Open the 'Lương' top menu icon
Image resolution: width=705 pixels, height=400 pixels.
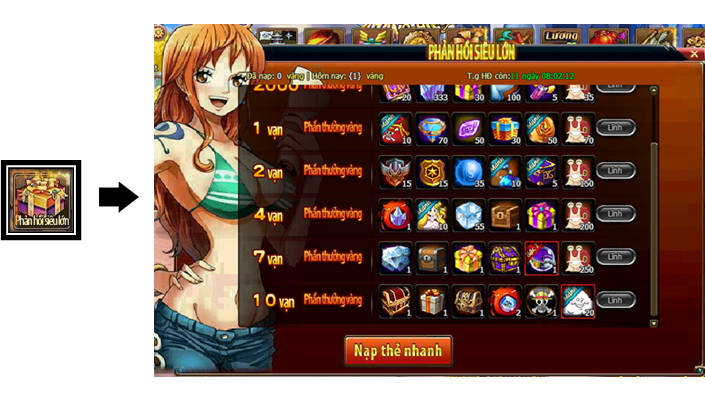point(561,35)
